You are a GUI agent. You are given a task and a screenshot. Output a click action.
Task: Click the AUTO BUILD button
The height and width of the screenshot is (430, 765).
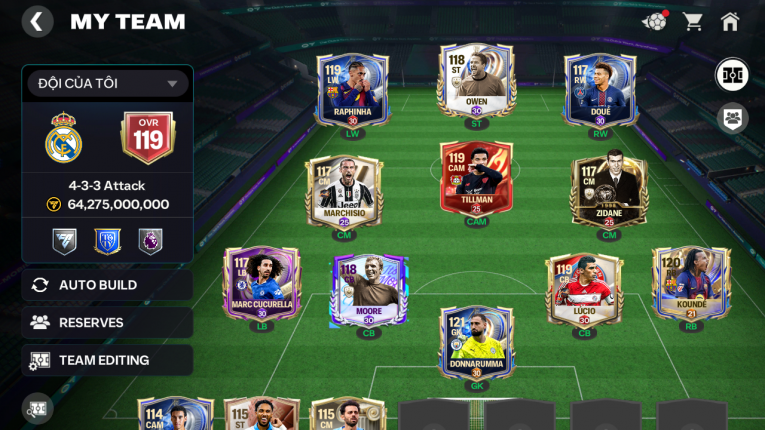[107, 285]
